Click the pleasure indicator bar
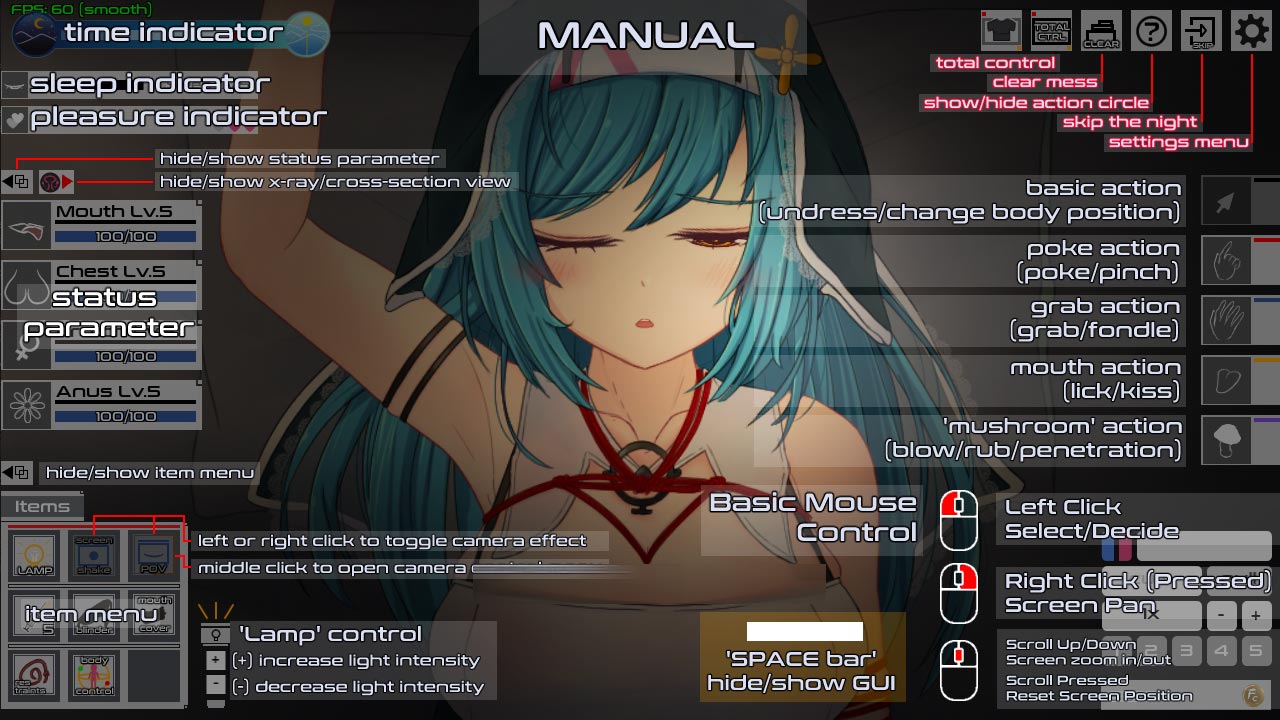 coord(130,116)
